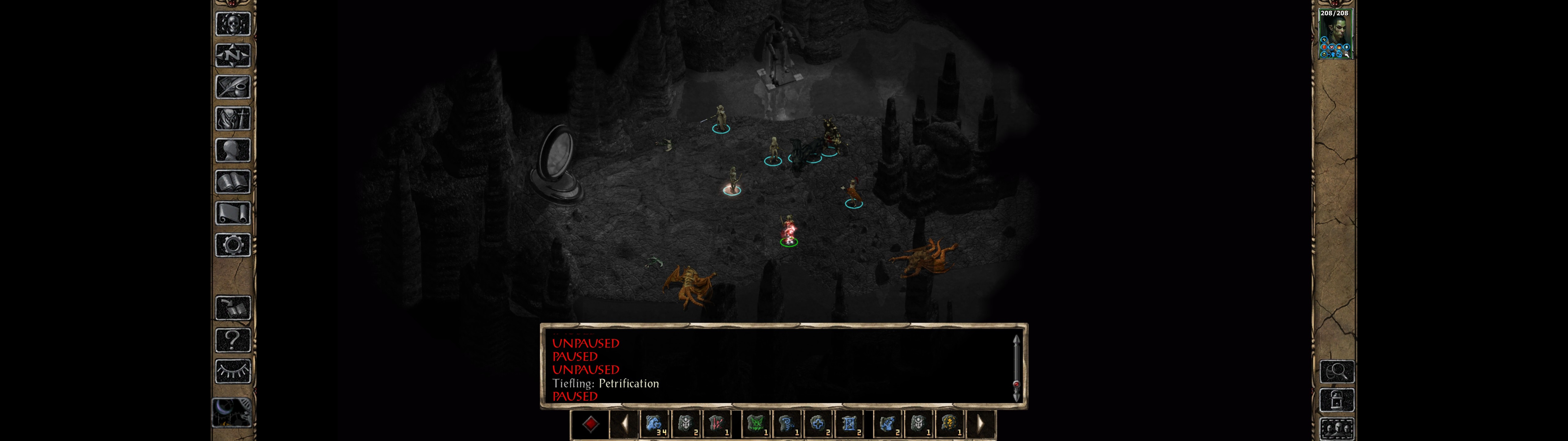Click the day/night clock to toggle pause
1568x441 pixels.
(x=232, y=413)
